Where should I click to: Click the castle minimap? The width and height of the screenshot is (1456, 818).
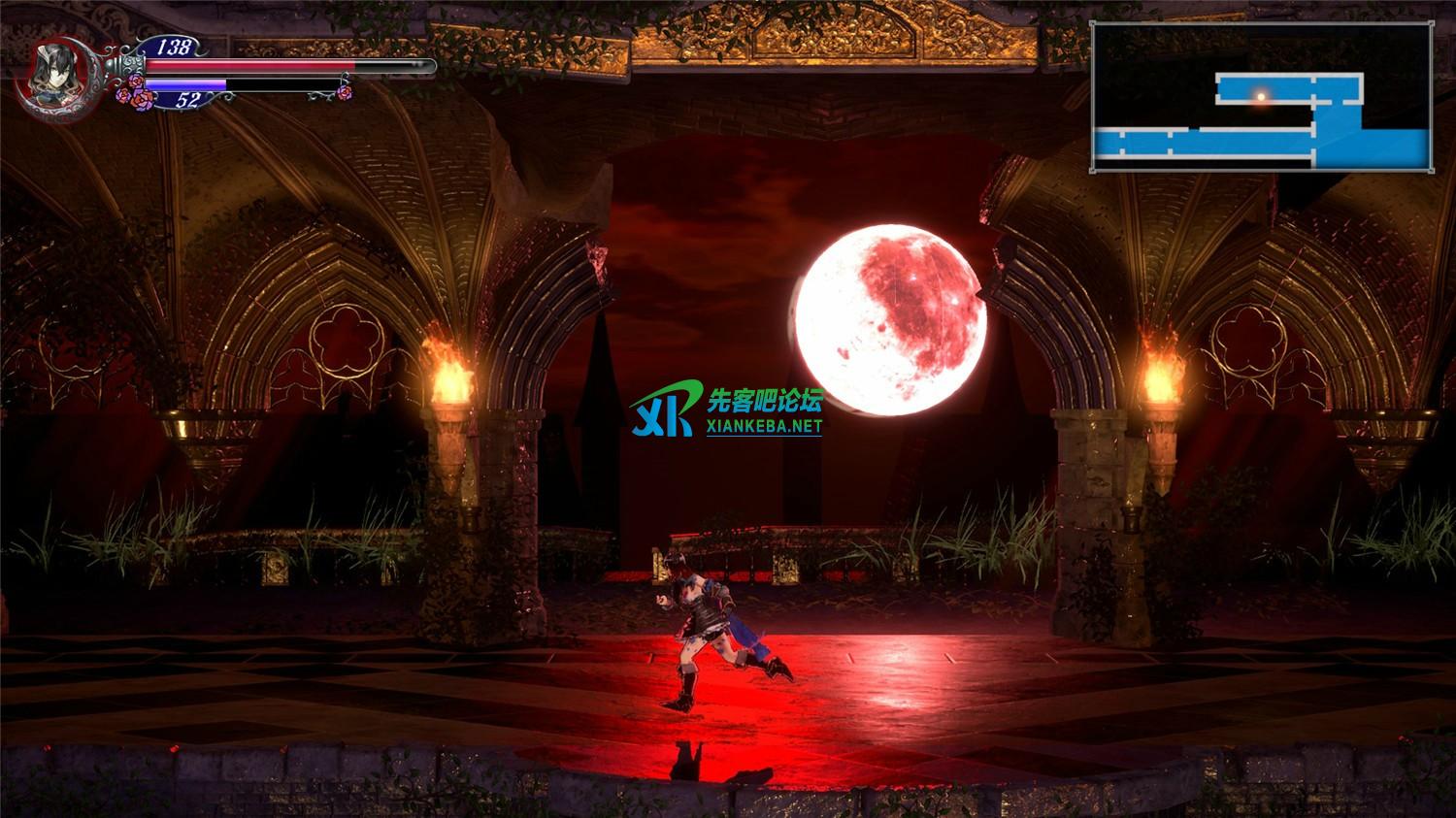[x=1262, y=97]
